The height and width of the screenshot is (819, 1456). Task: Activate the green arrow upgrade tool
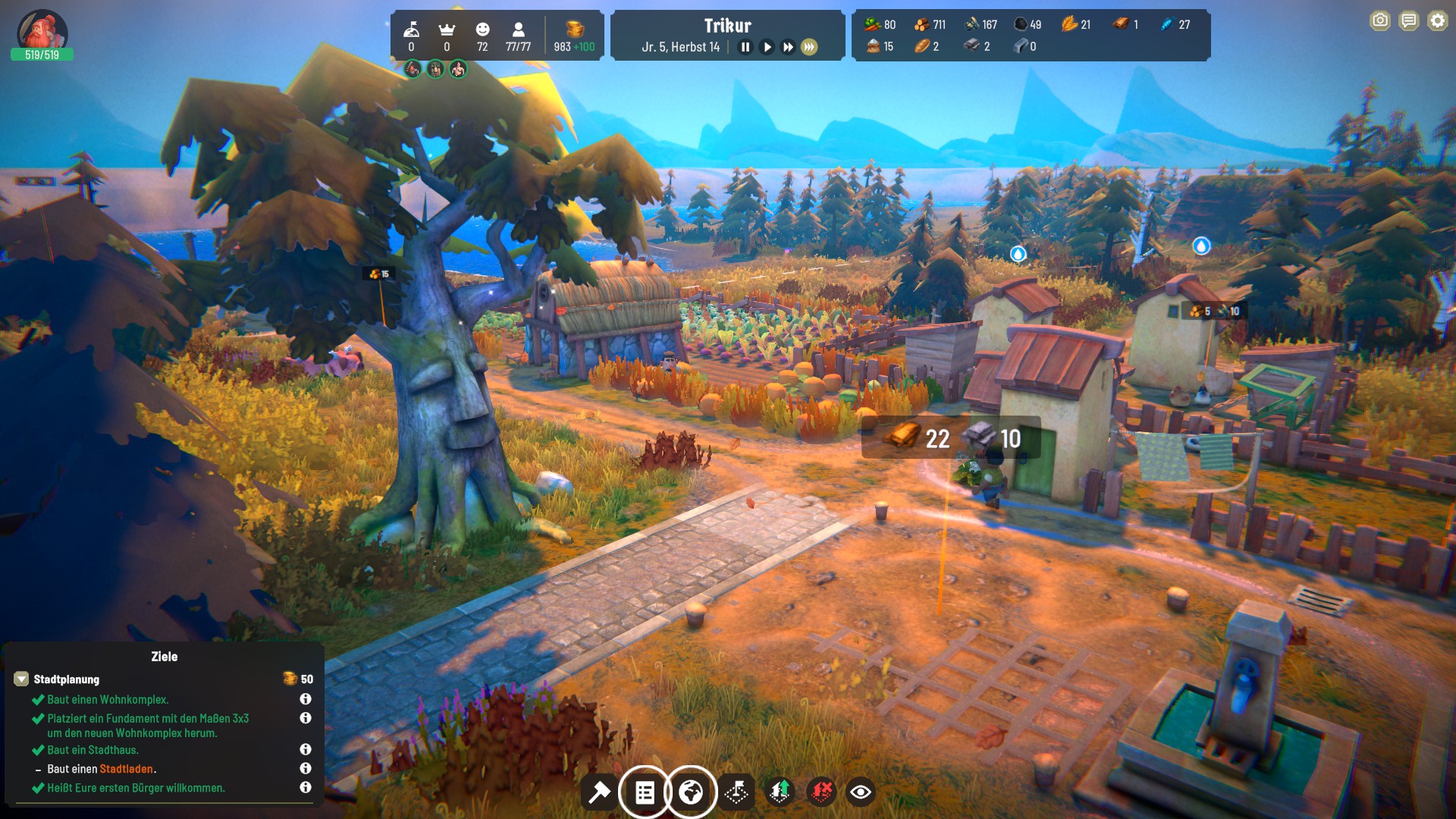780,792
